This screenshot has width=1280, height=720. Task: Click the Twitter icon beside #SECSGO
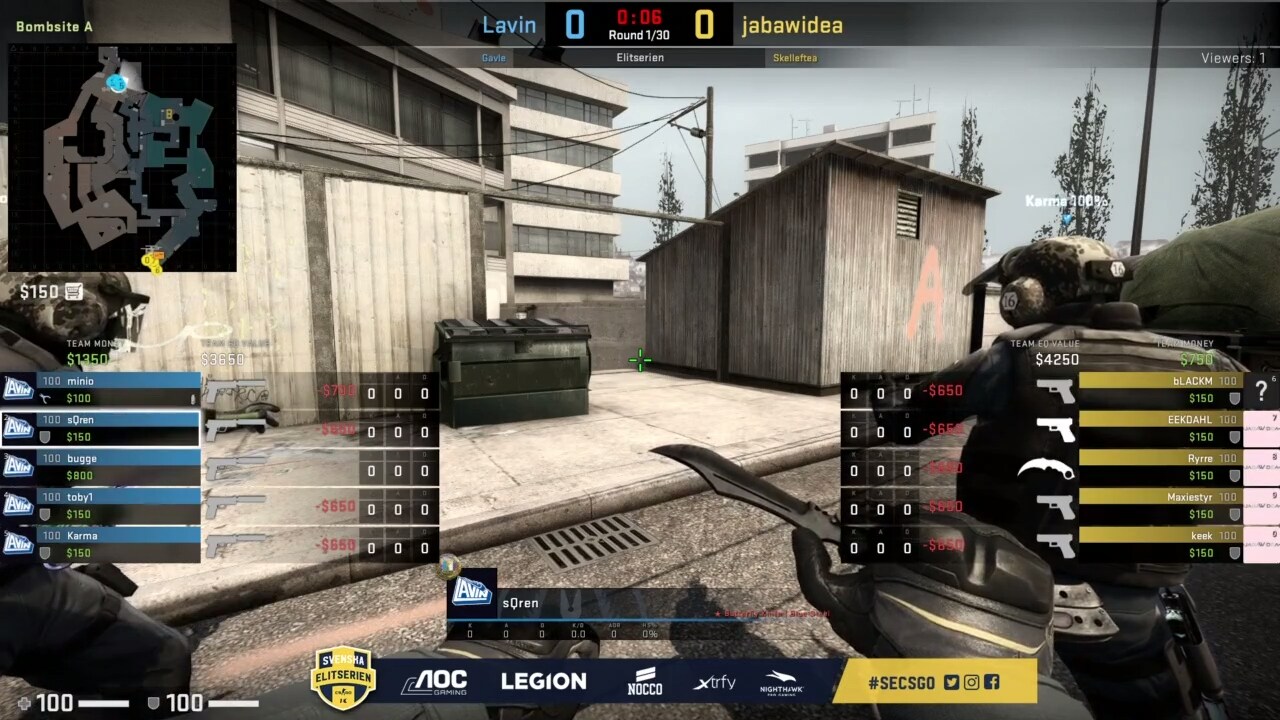[x=951, y=683]
